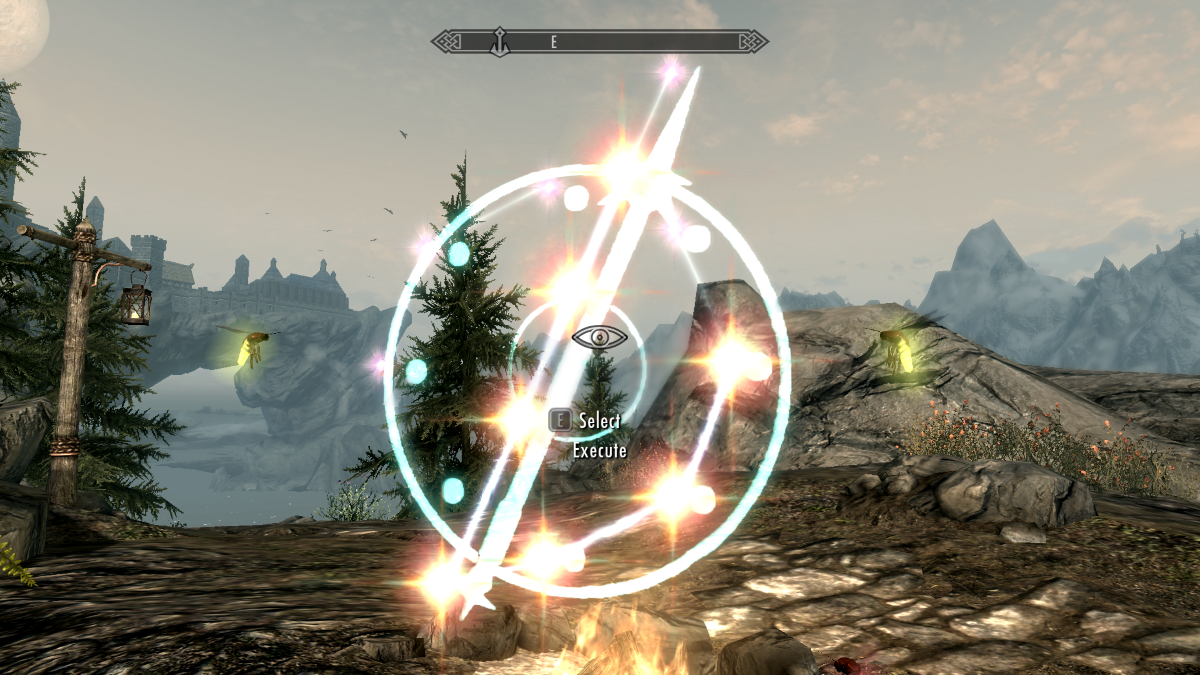
Task: Click the eye icon in the wheel center
Action: [600, 338]
